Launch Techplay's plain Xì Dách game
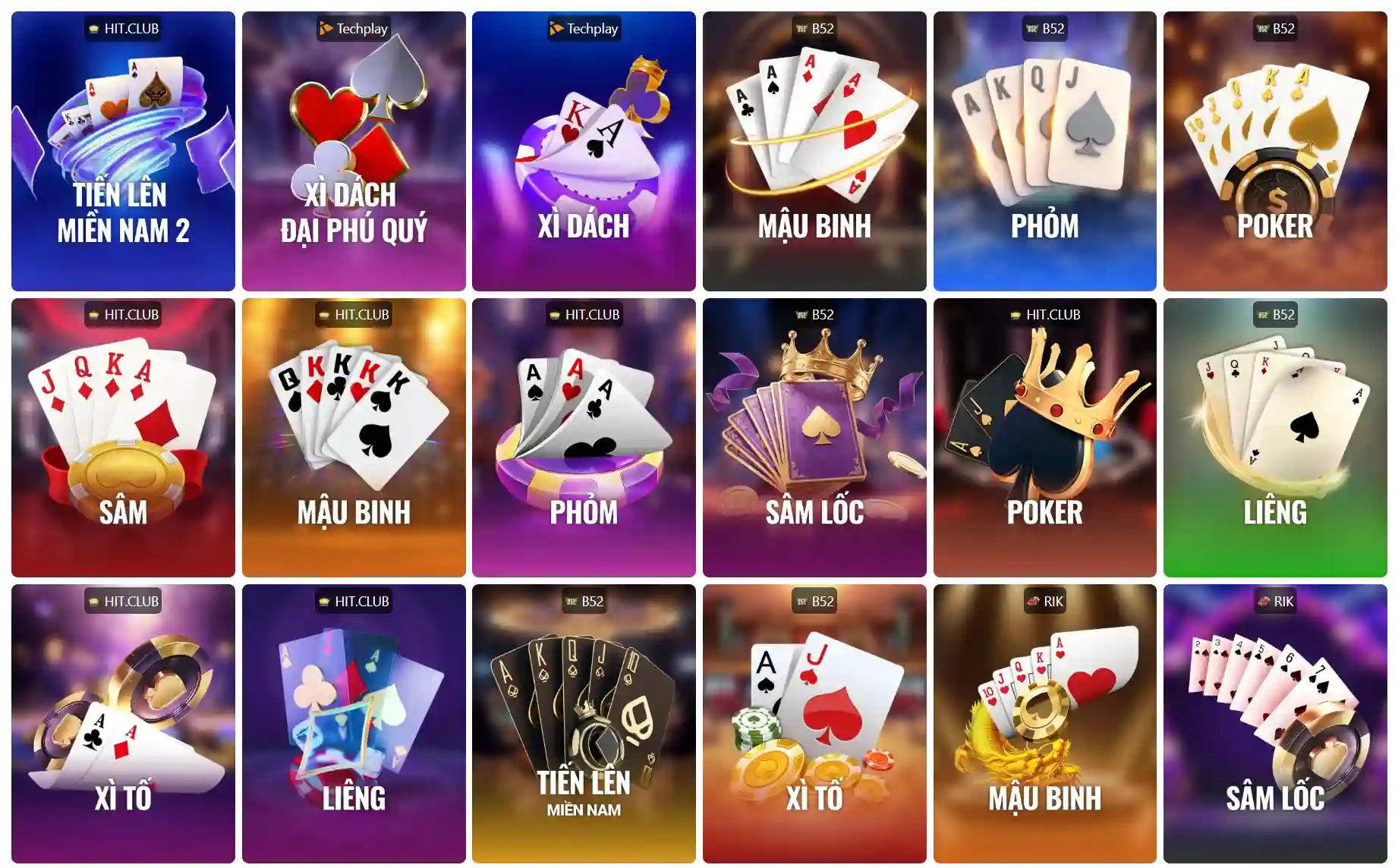The height and width of the screenshot is (868, 1395). click(584, 151)
